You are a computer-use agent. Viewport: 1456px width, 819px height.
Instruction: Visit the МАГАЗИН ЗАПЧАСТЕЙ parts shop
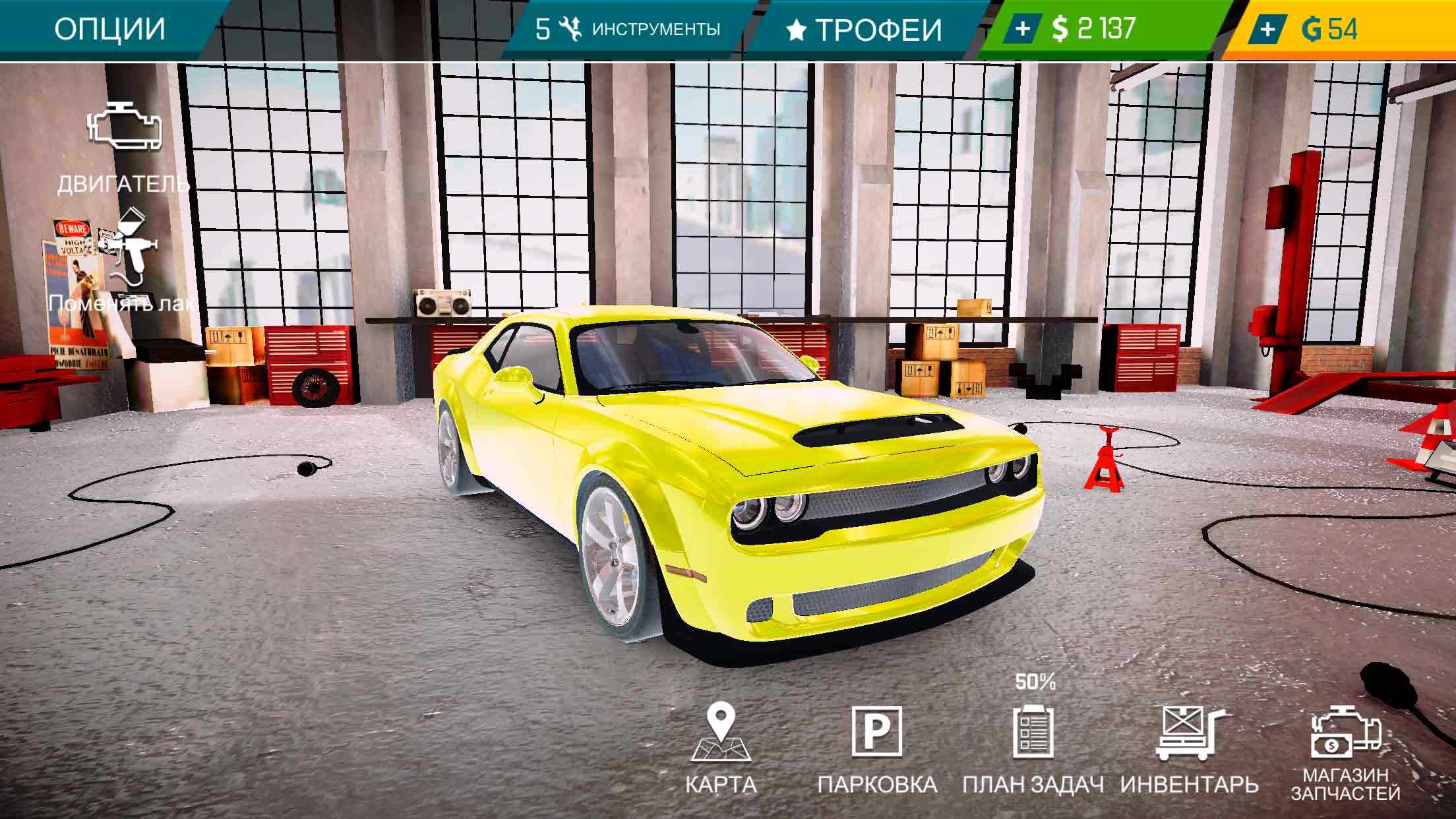tap(1345, 752)
